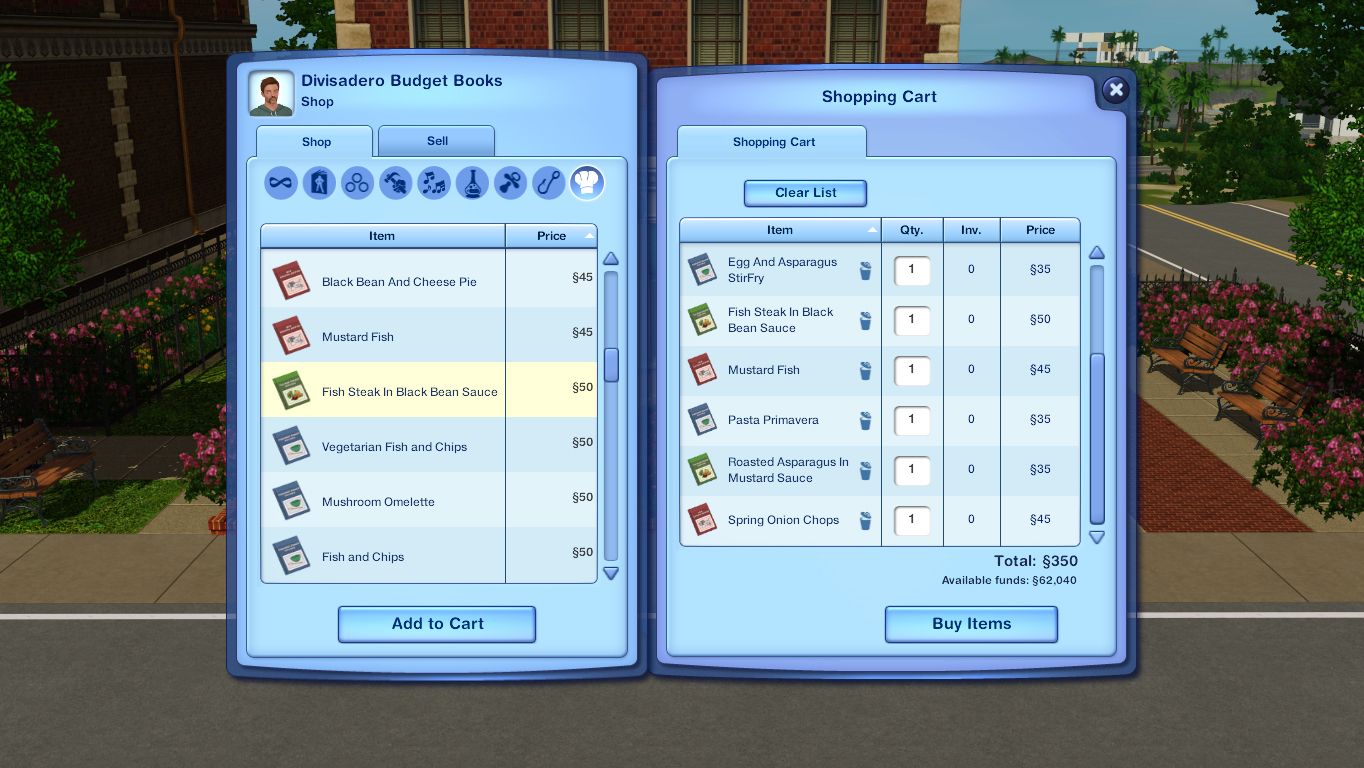
Task: Click the toddler rattle book category icon
Action: pos(508,183)
